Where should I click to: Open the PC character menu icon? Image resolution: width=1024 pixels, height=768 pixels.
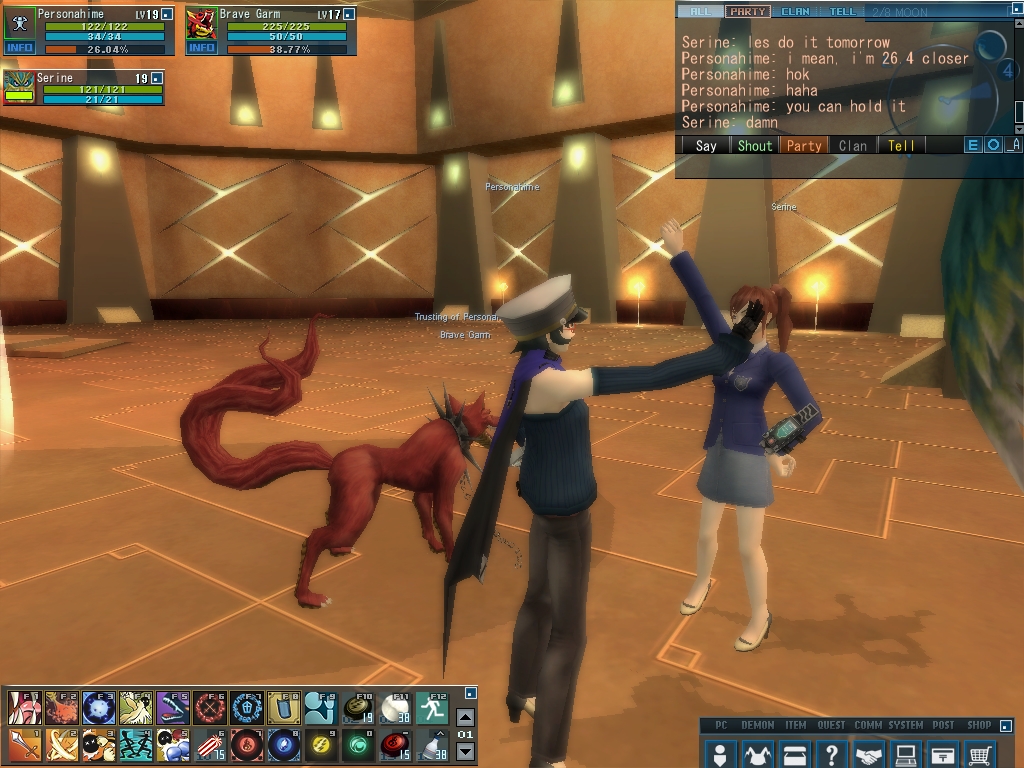coord(719,753)
